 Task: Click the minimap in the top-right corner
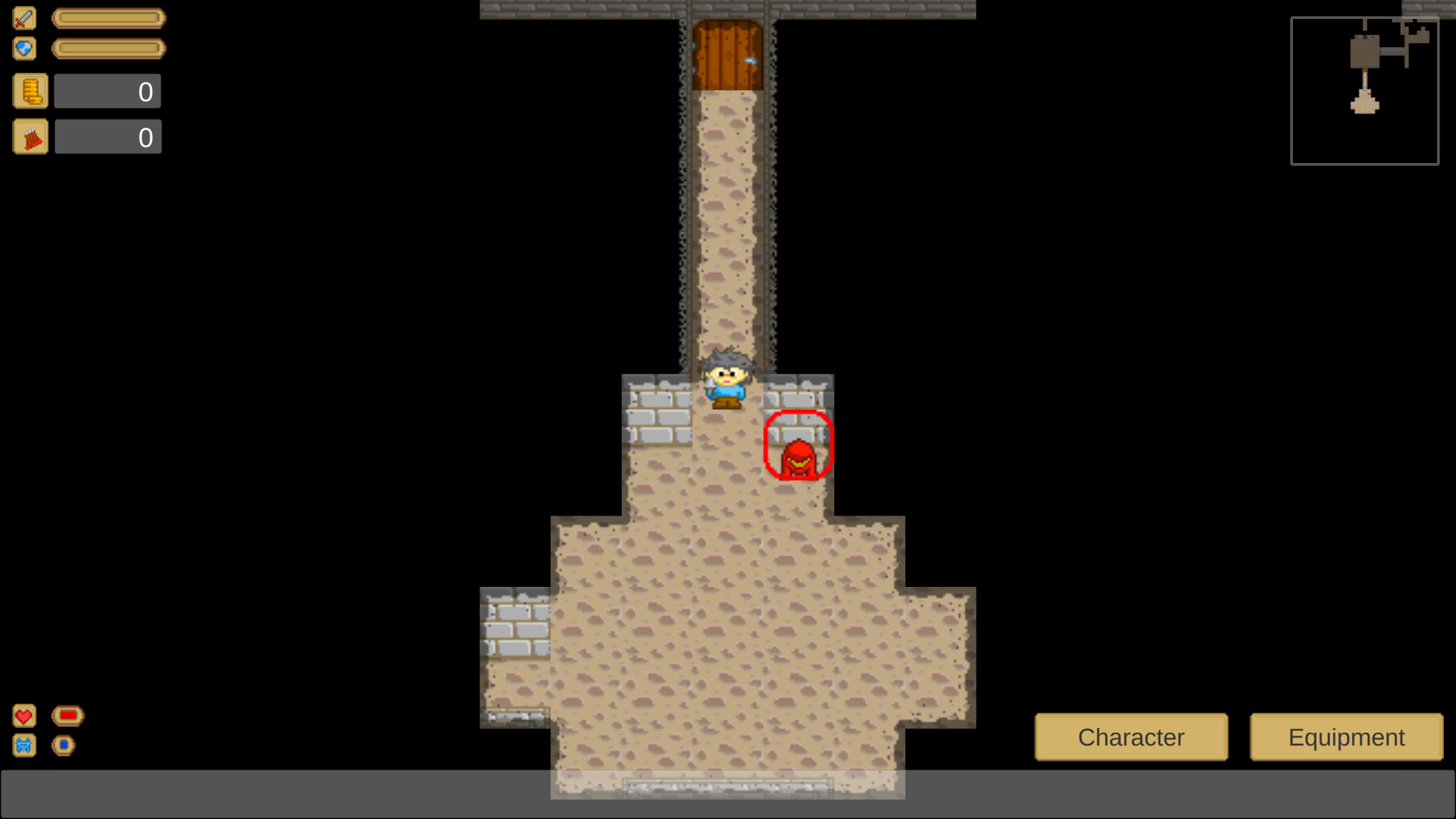(x=1363, y=89)
